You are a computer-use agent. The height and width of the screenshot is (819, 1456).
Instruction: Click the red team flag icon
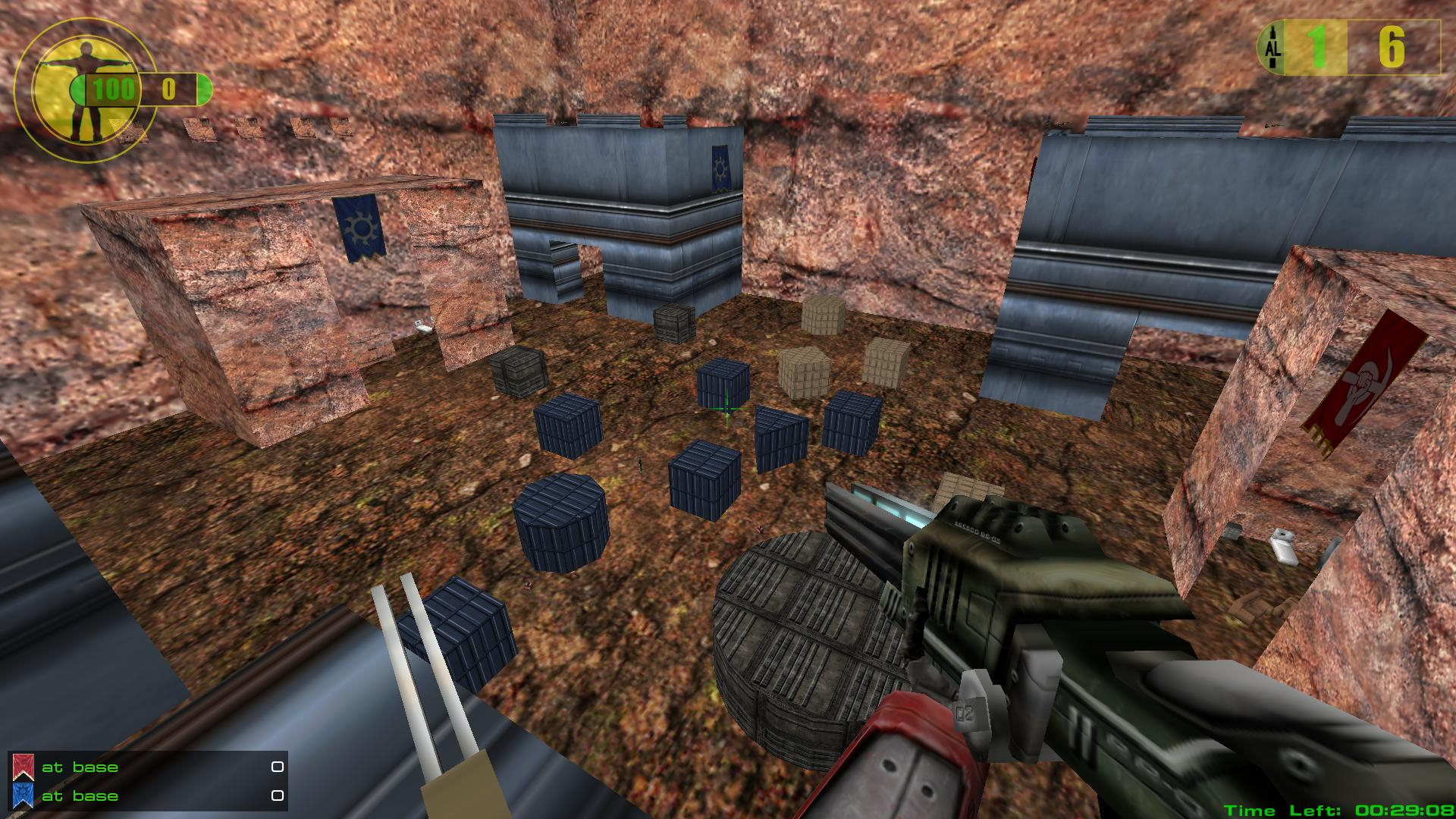22,767
